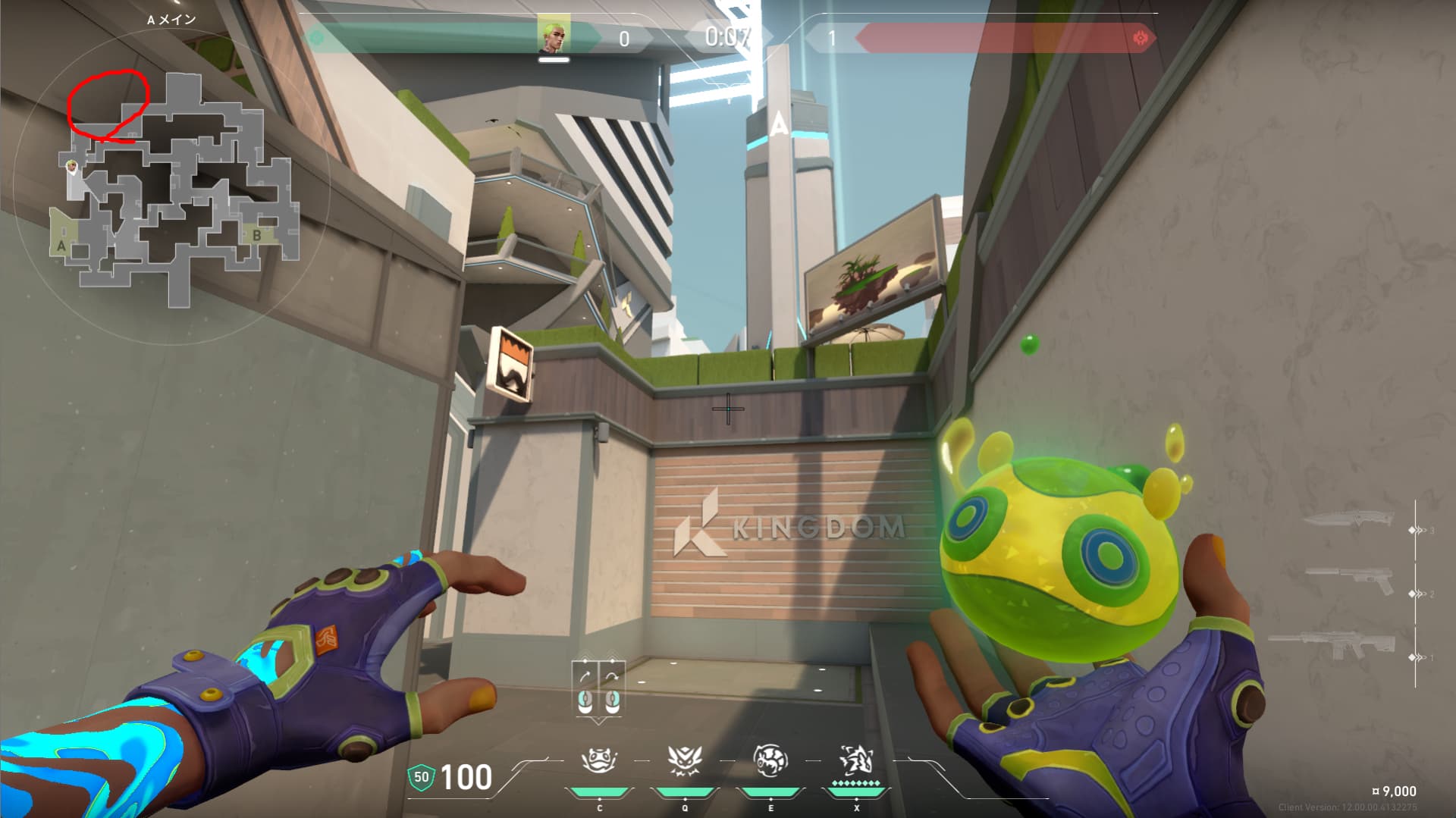Click Gekko's portrait in the top bar

(554, 36)
